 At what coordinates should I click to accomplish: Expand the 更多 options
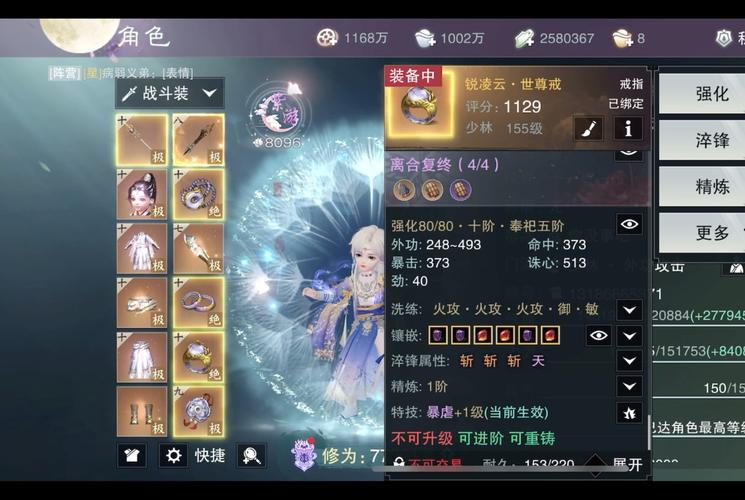pyautogui.click(x=711, y=232)
